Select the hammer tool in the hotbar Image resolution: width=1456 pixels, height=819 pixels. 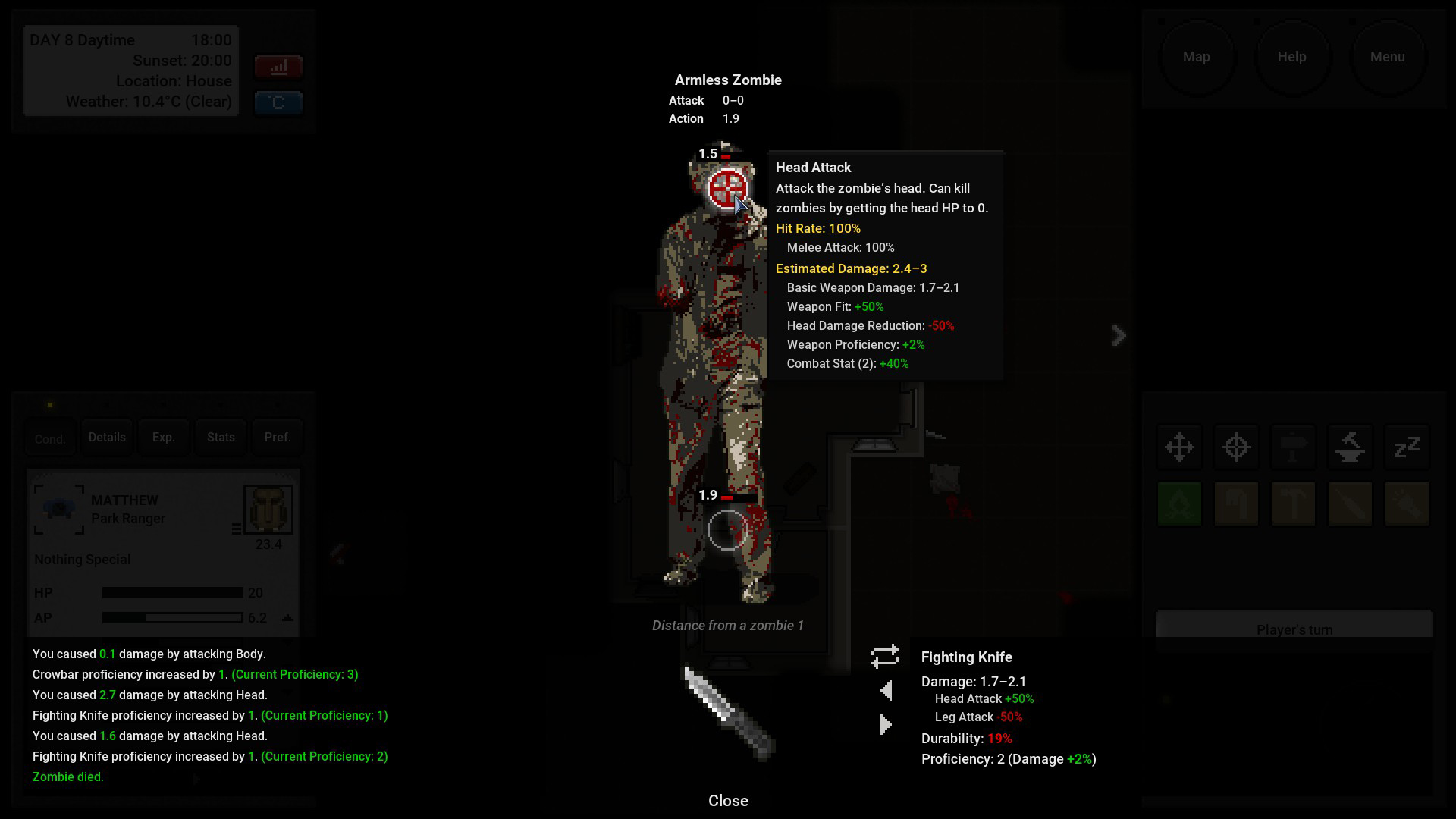[1293, 504]
